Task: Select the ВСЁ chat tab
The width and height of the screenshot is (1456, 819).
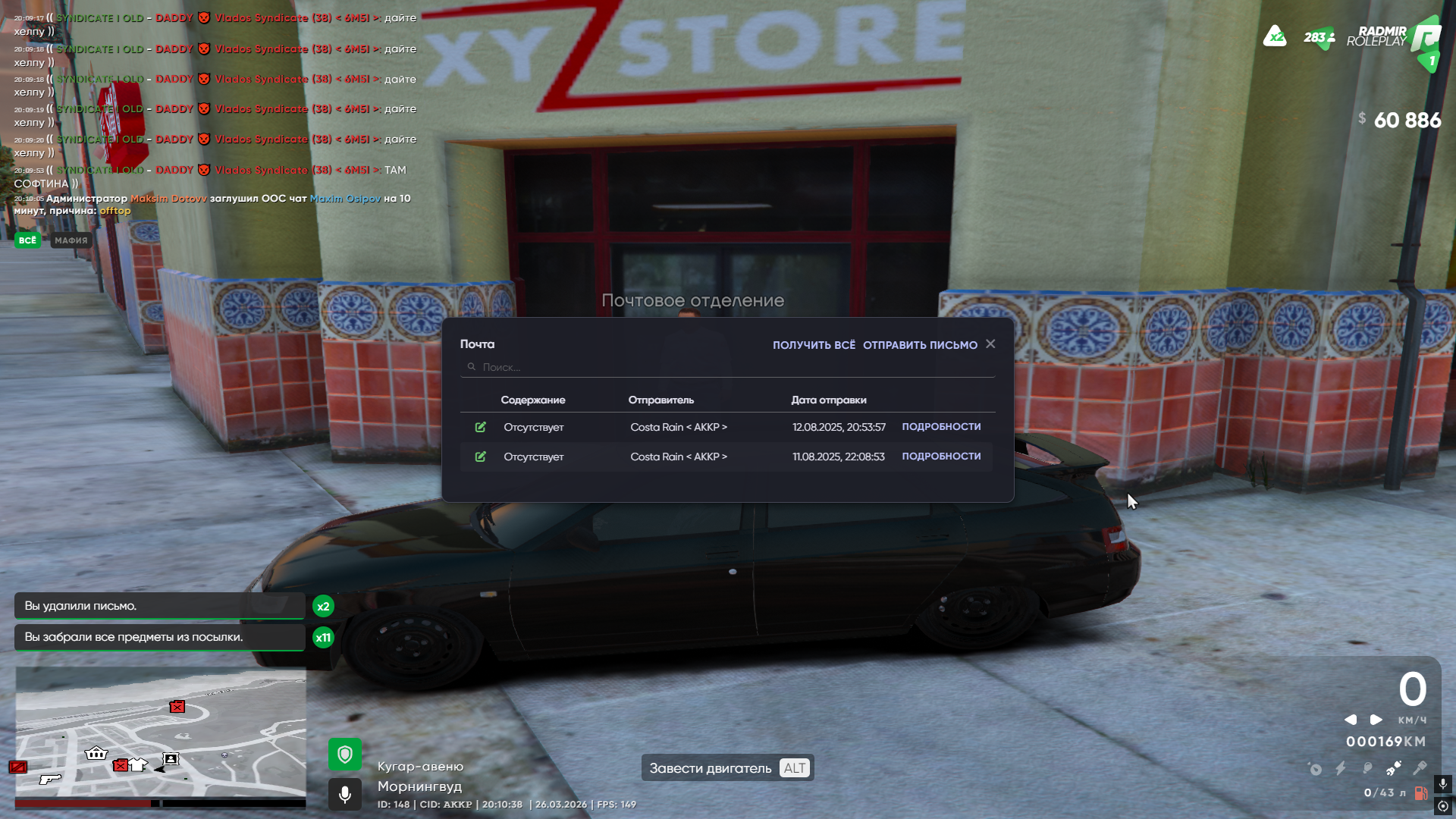Action: [28, 240]
